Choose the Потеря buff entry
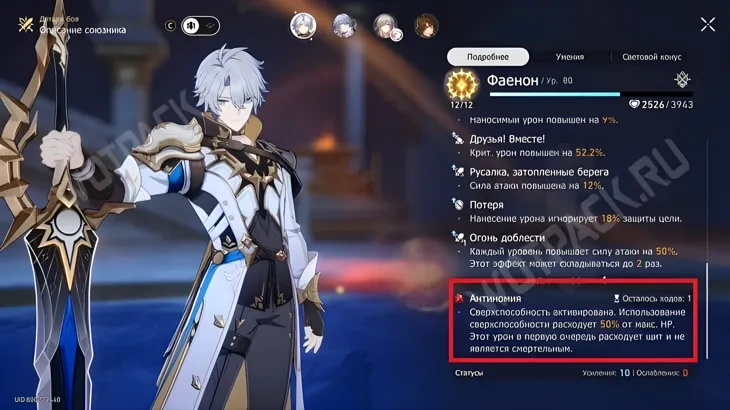Screen dimensions: 730x410 click(x=573, y=210)
